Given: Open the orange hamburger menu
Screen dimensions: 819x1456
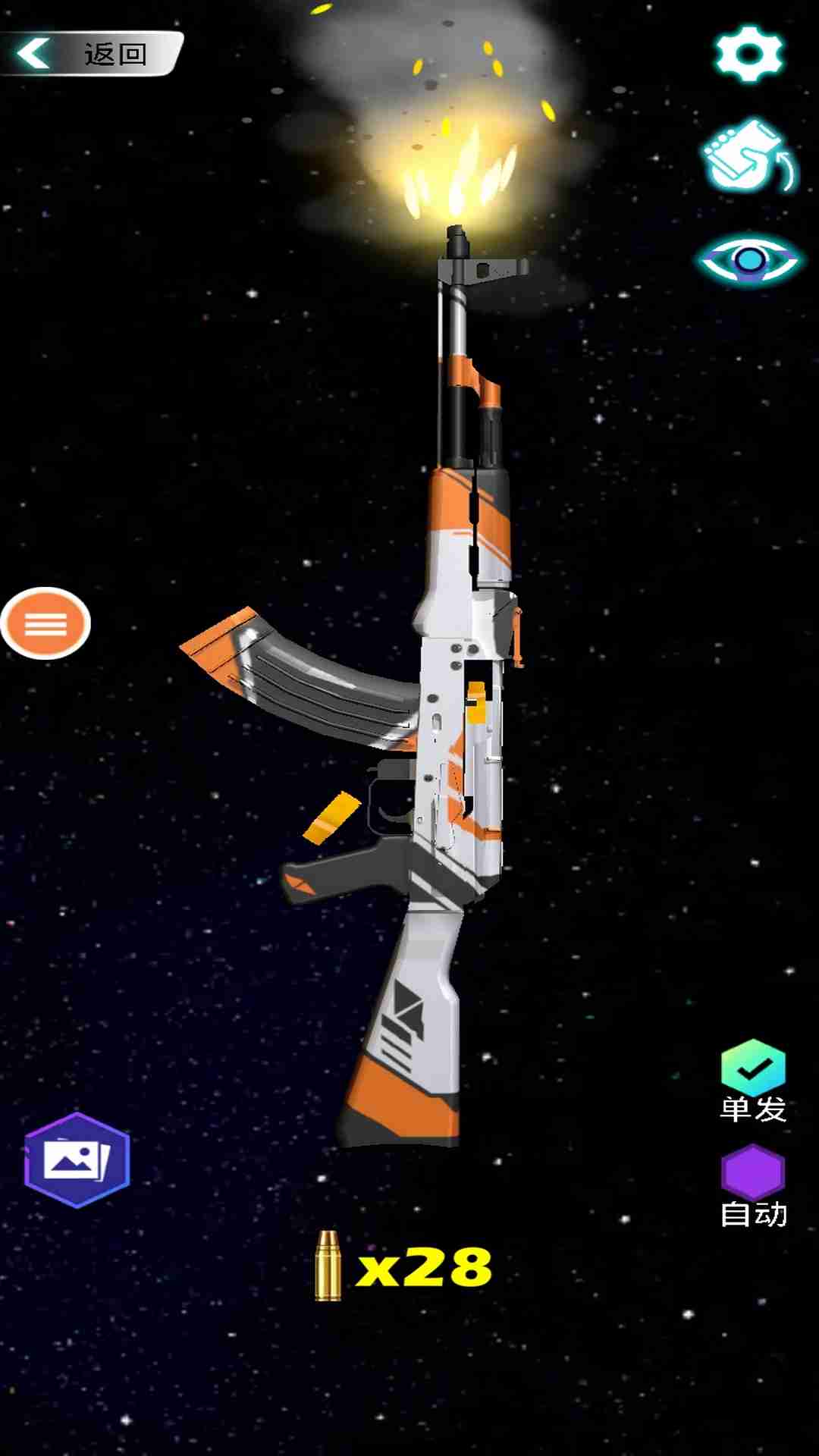Looking at the screenshot, I should [45, 623].
